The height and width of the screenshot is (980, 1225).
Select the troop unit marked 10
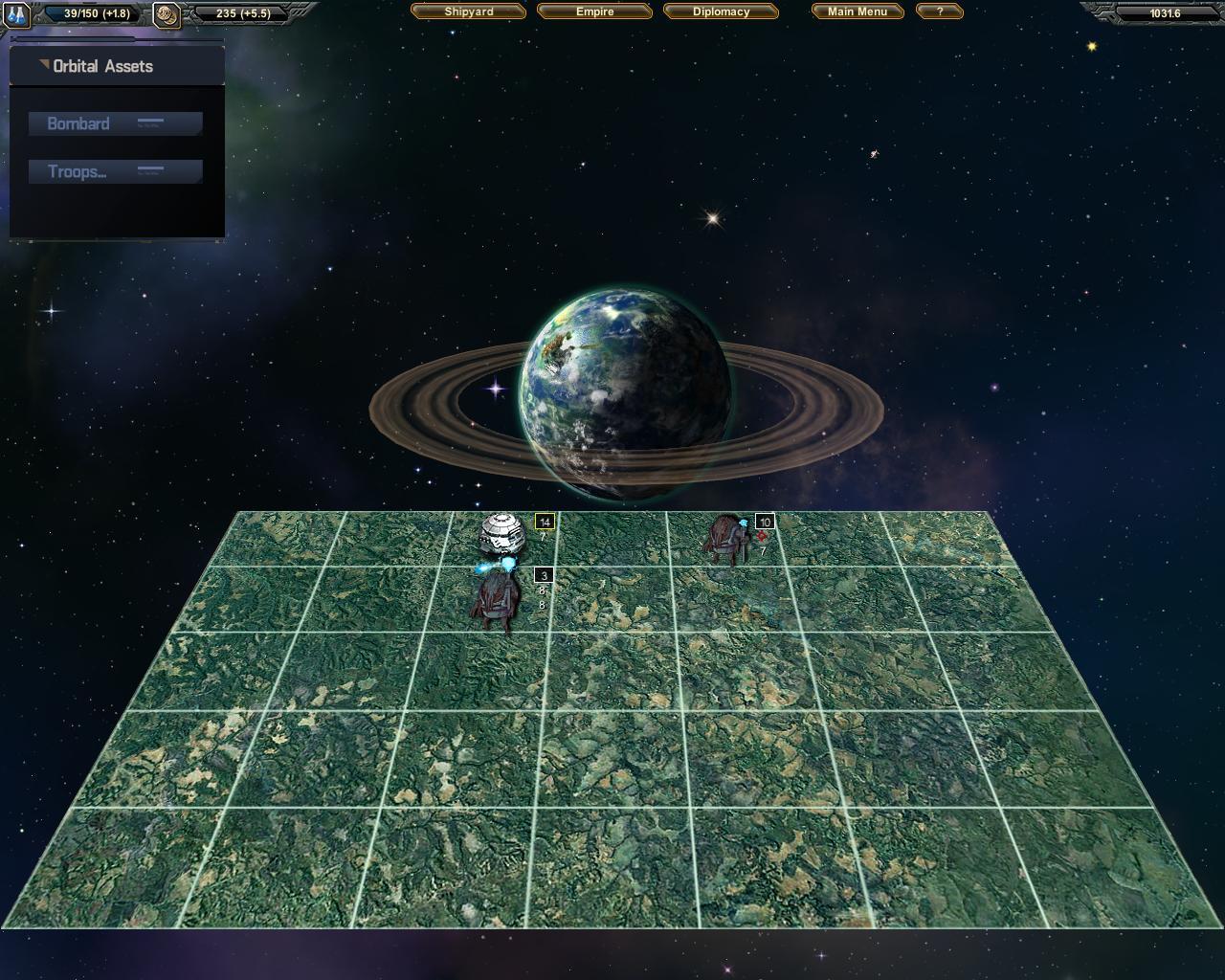tap(725, 538)
